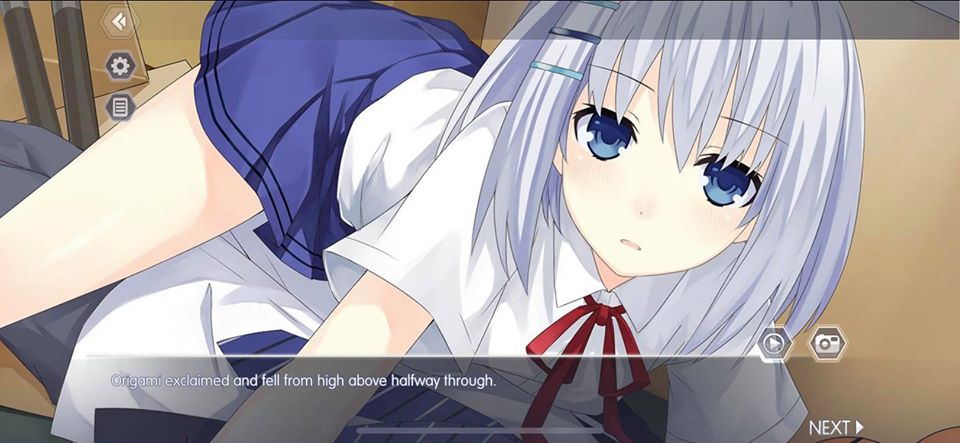Image resolution: width=960 pixels, height=443 pixels.
Task: Toggle auto-play with the play hexagon
Action: pos(774,343)
